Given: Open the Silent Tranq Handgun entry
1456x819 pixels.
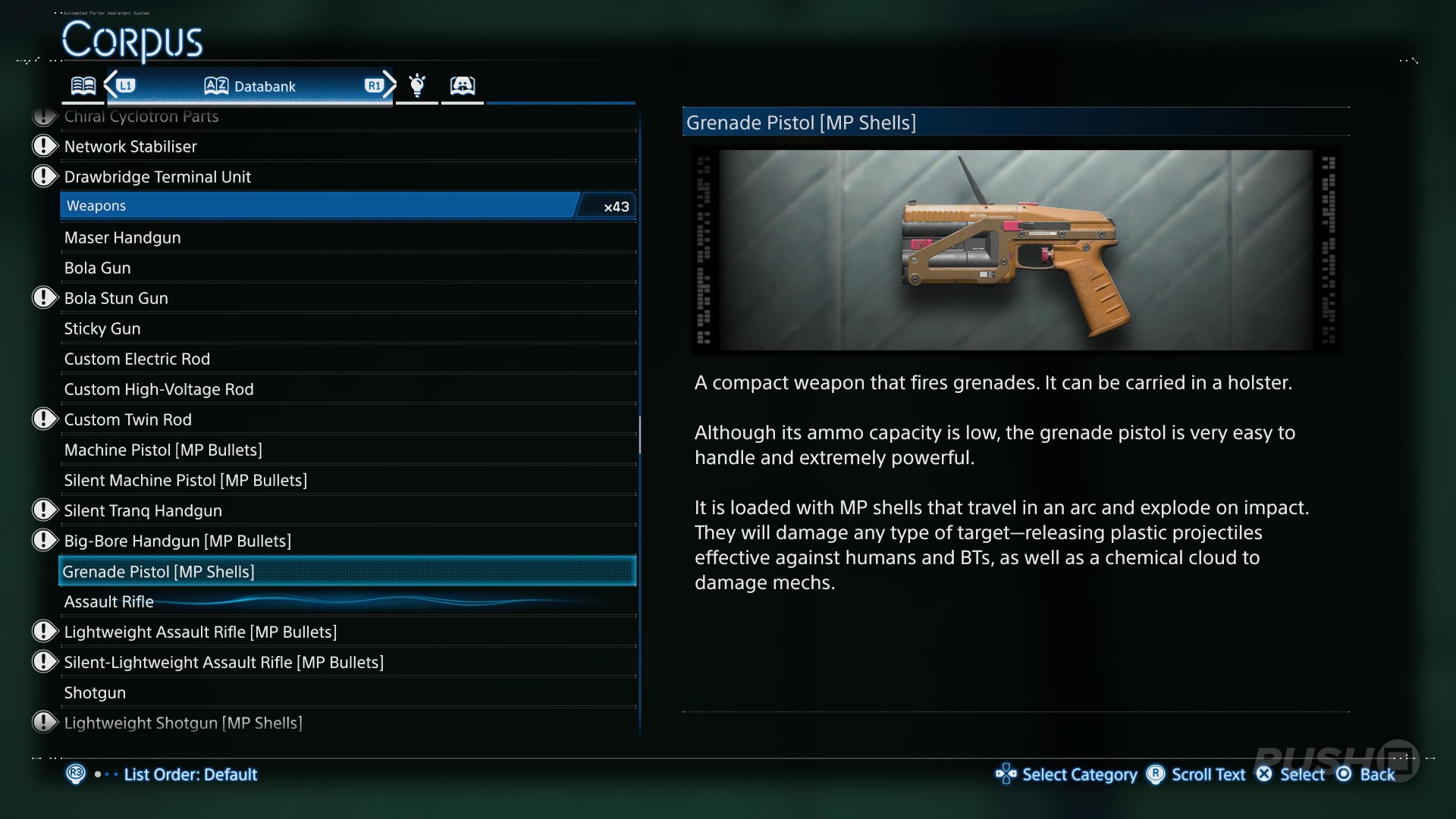Looking at the screenshot, I should pyautogui.click(x=143, y=510).
